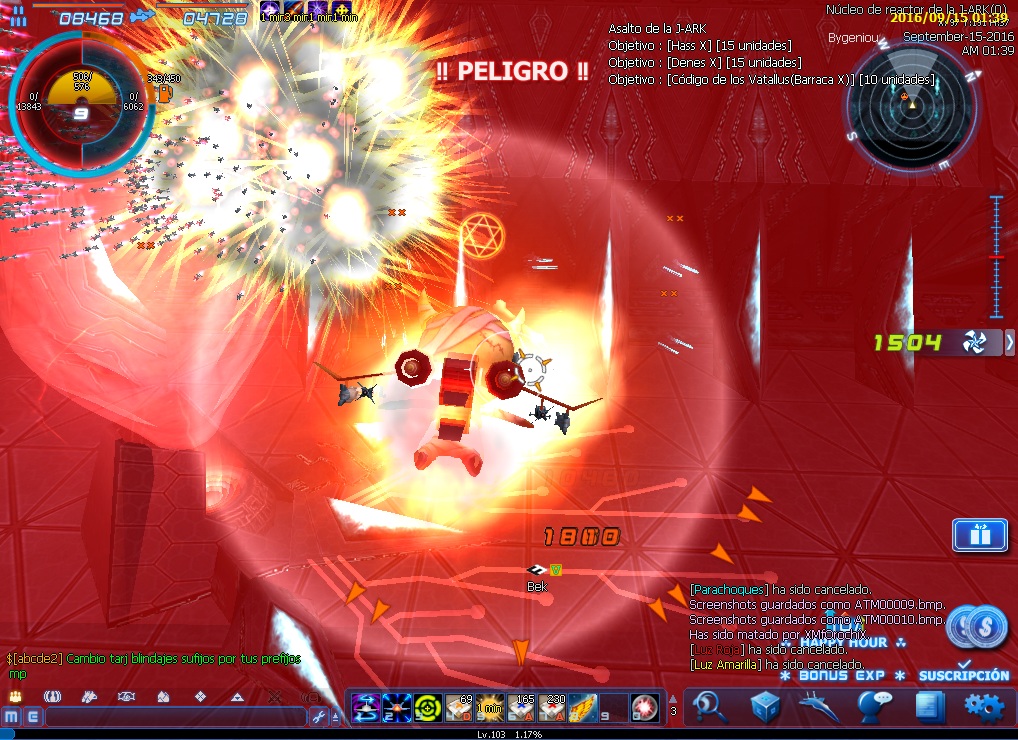Open the magnifying glass search menu
The height and width of the screenshot is (740, 1018).
tap(712, 707)
